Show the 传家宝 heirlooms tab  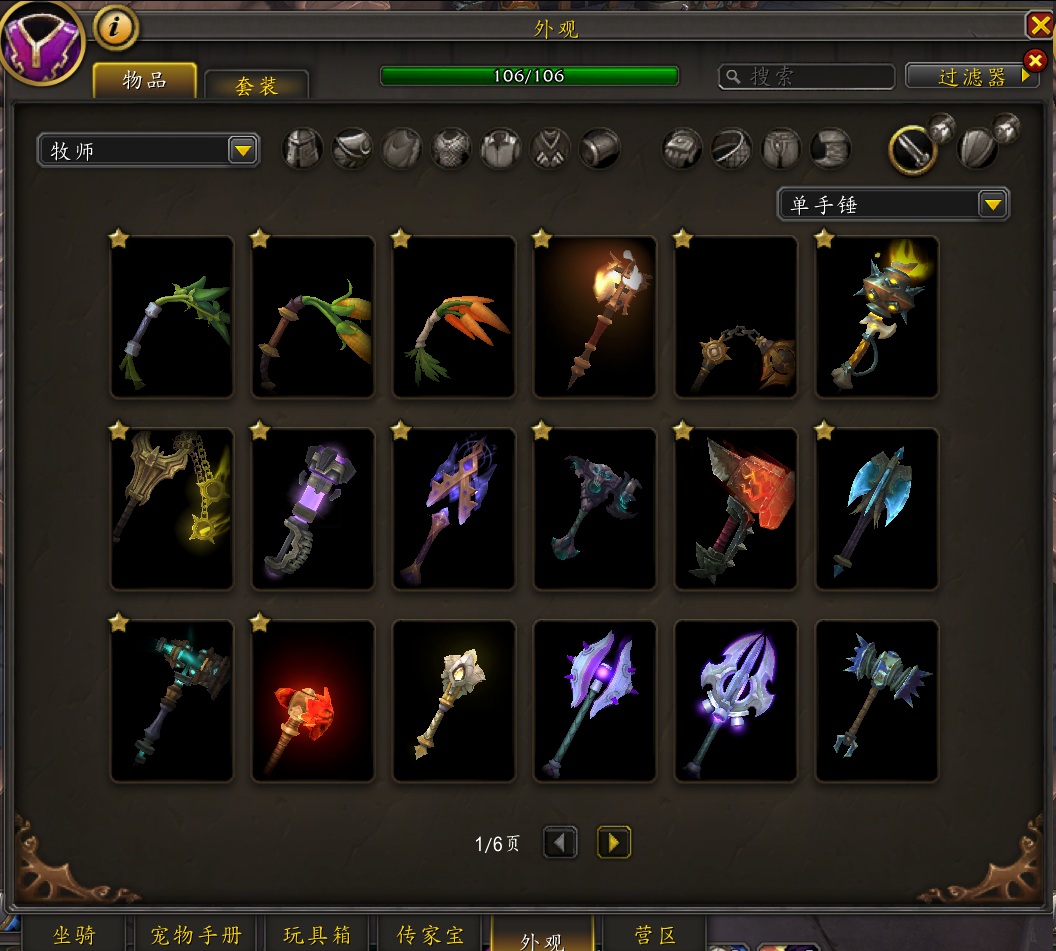click(x=431, y=935)
